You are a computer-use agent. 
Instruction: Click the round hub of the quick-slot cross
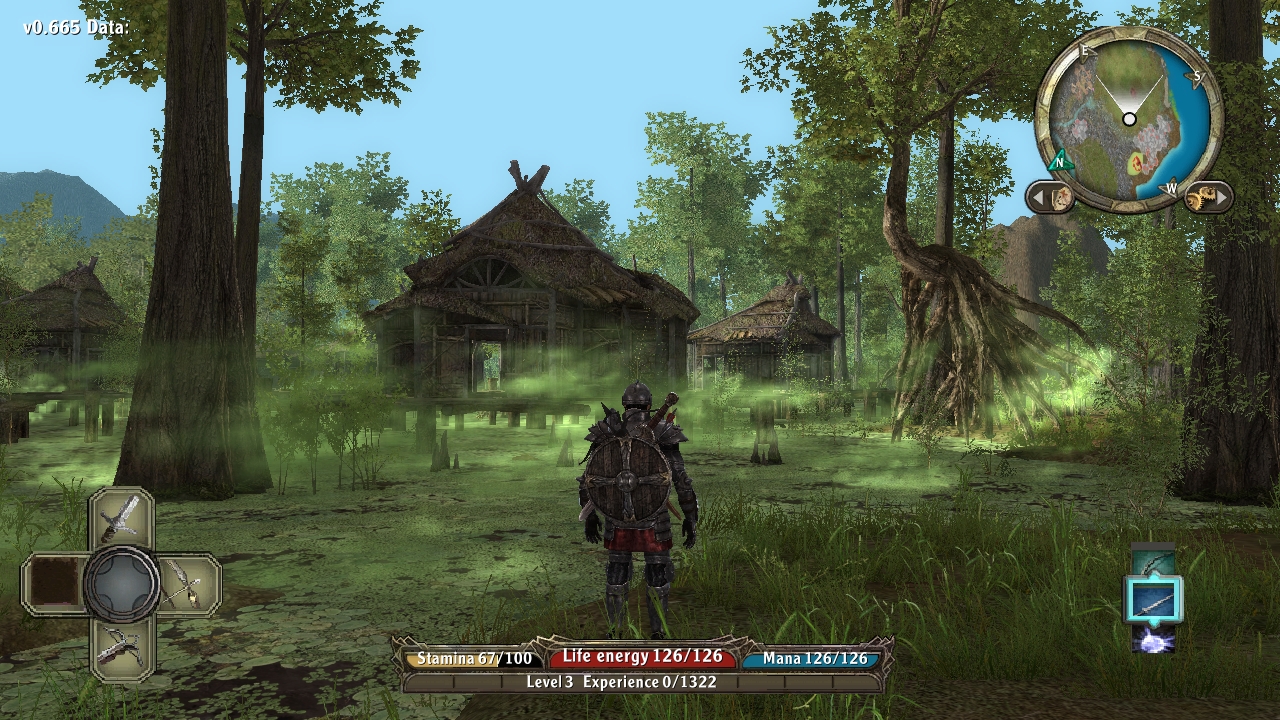click(121, 583)
